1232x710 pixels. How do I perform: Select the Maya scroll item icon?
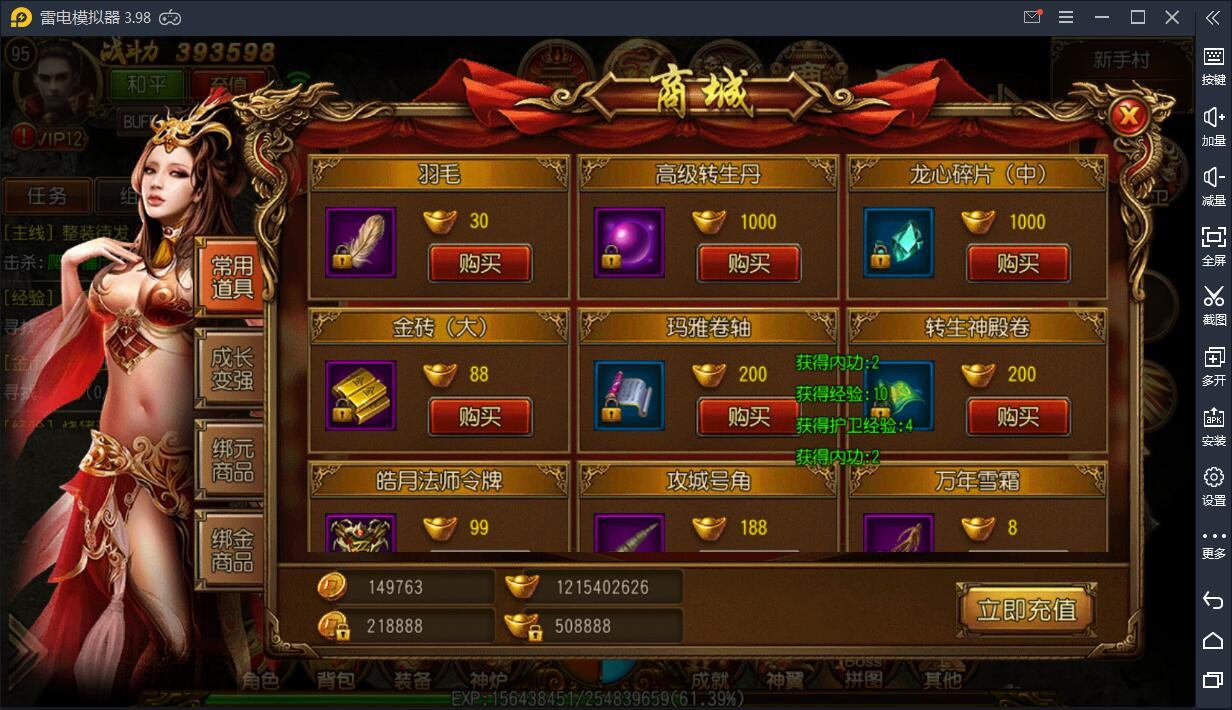tap(629, 395)
